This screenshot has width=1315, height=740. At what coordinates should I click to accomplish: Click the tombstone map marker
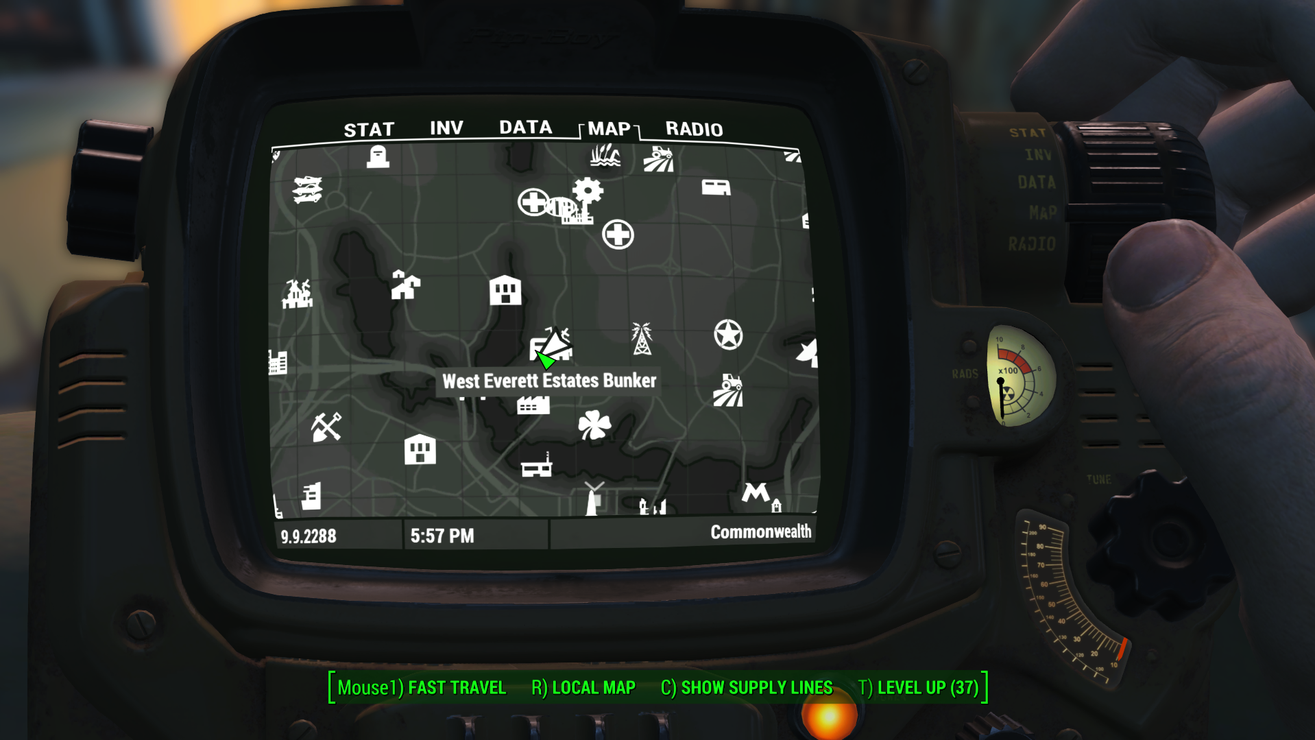point(377,157)
